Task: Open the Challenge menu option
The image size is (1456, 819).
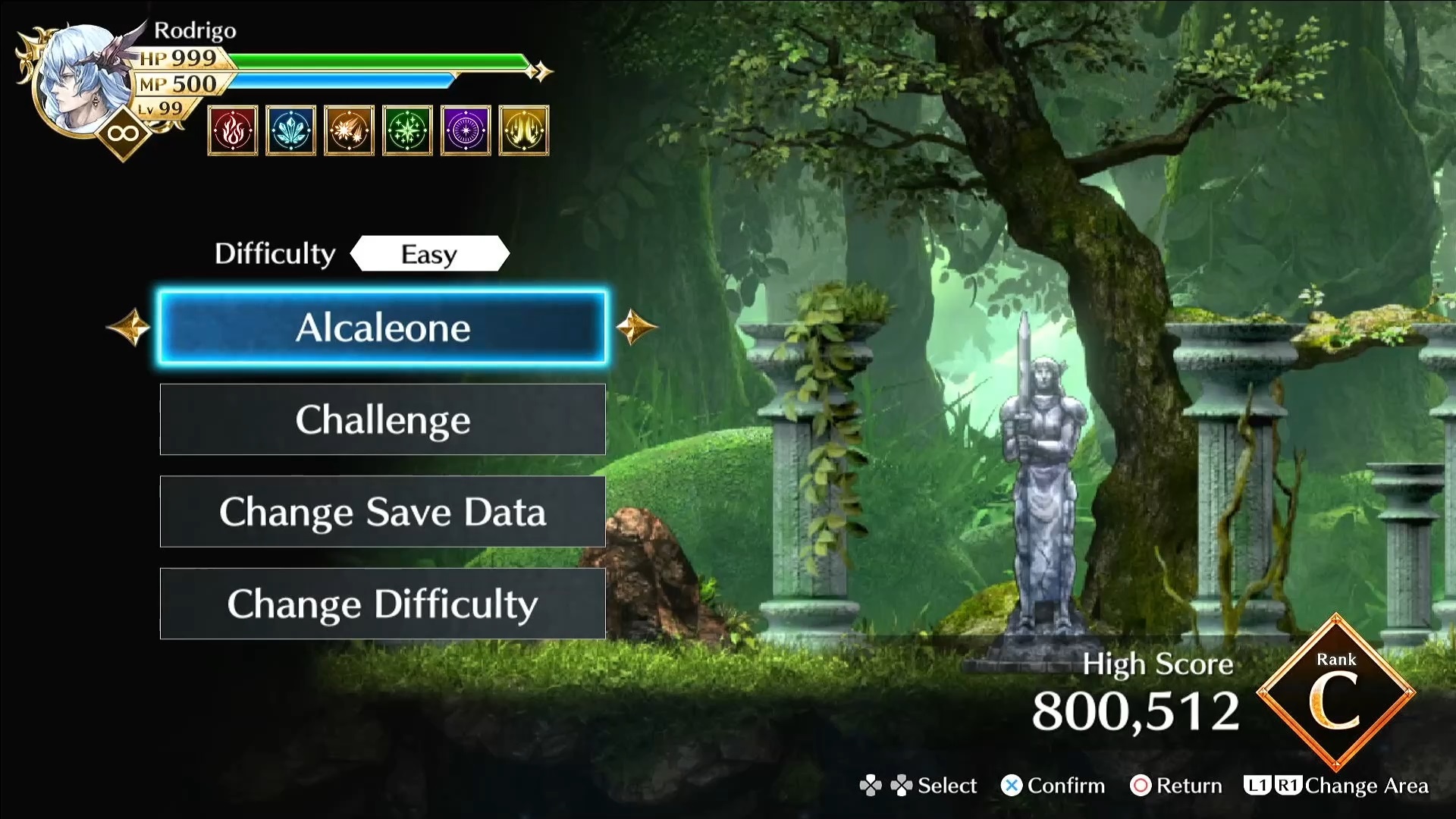Action: 382,419
